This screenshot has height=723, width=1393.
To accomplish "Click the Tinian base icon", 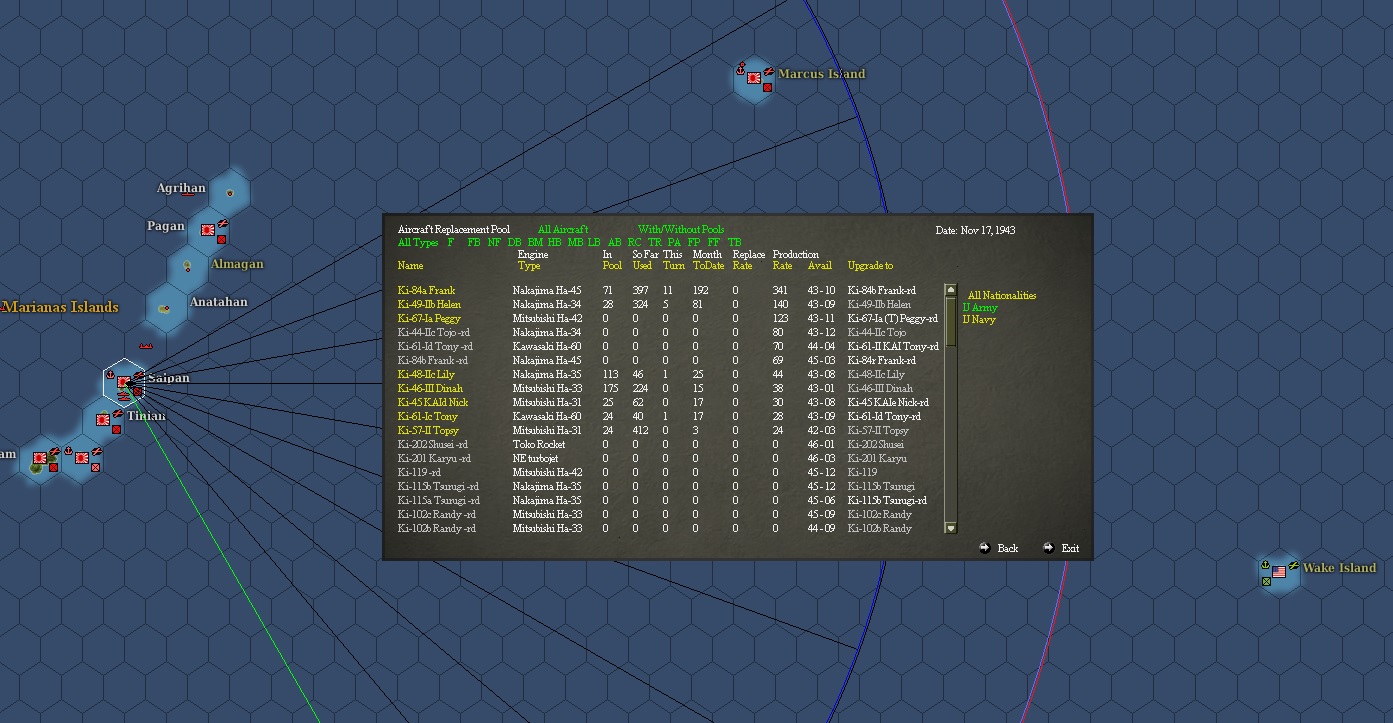I will click(x=103, y=420).
